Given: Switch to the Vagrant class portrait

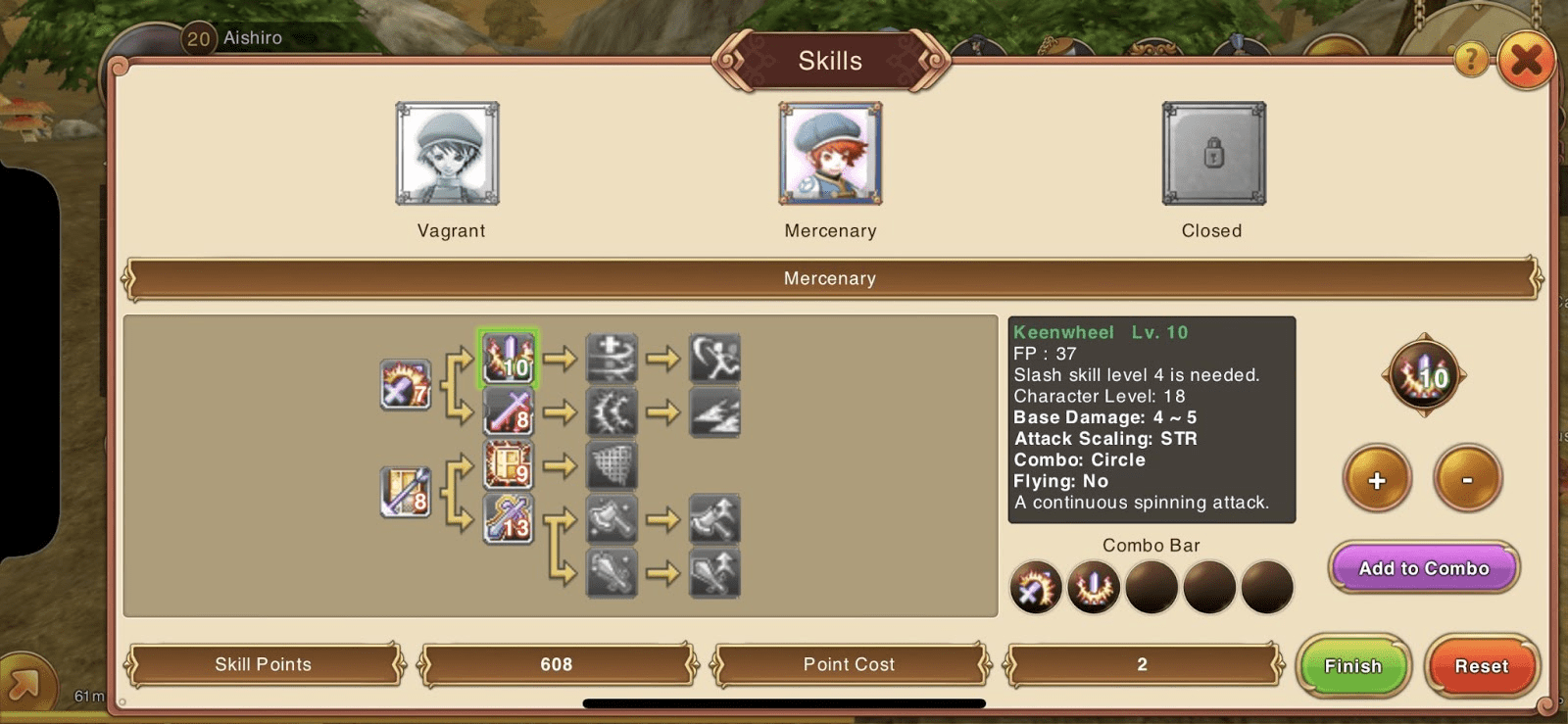Looking at the screenshot, I should (x=448, y=154).
